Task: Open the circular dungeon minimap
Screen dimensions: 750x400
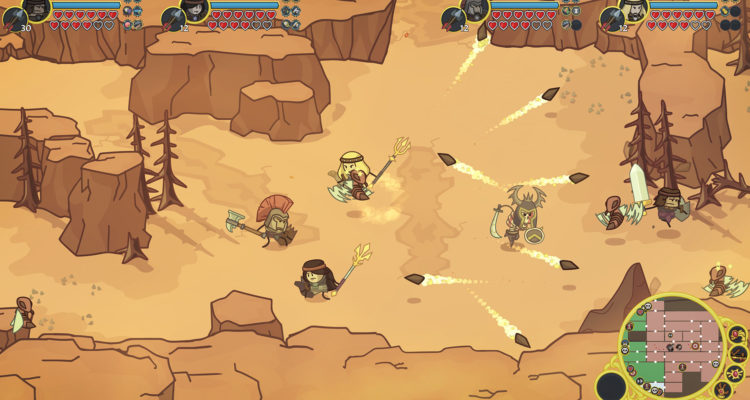Action: point(674,344)
